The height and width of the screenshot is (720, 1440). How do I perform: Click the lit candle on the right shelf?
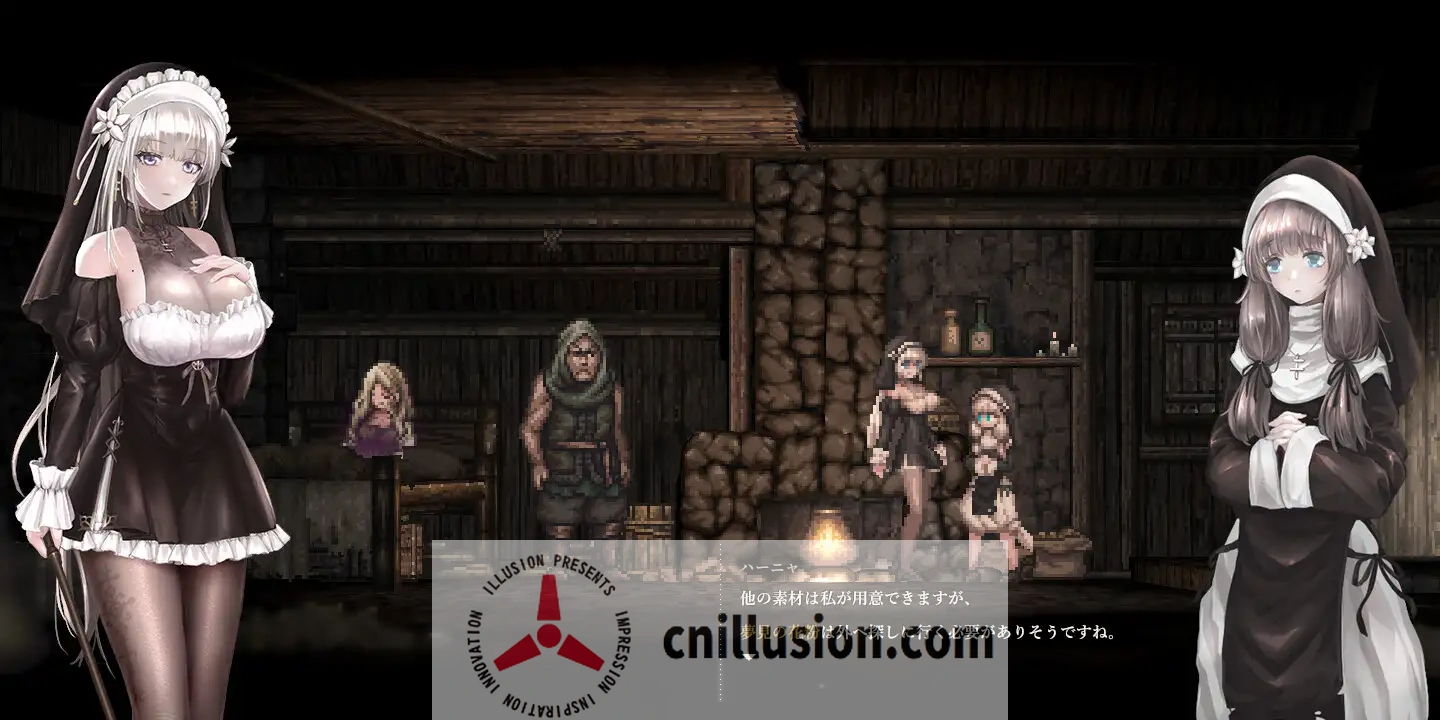coord(1053,345)
